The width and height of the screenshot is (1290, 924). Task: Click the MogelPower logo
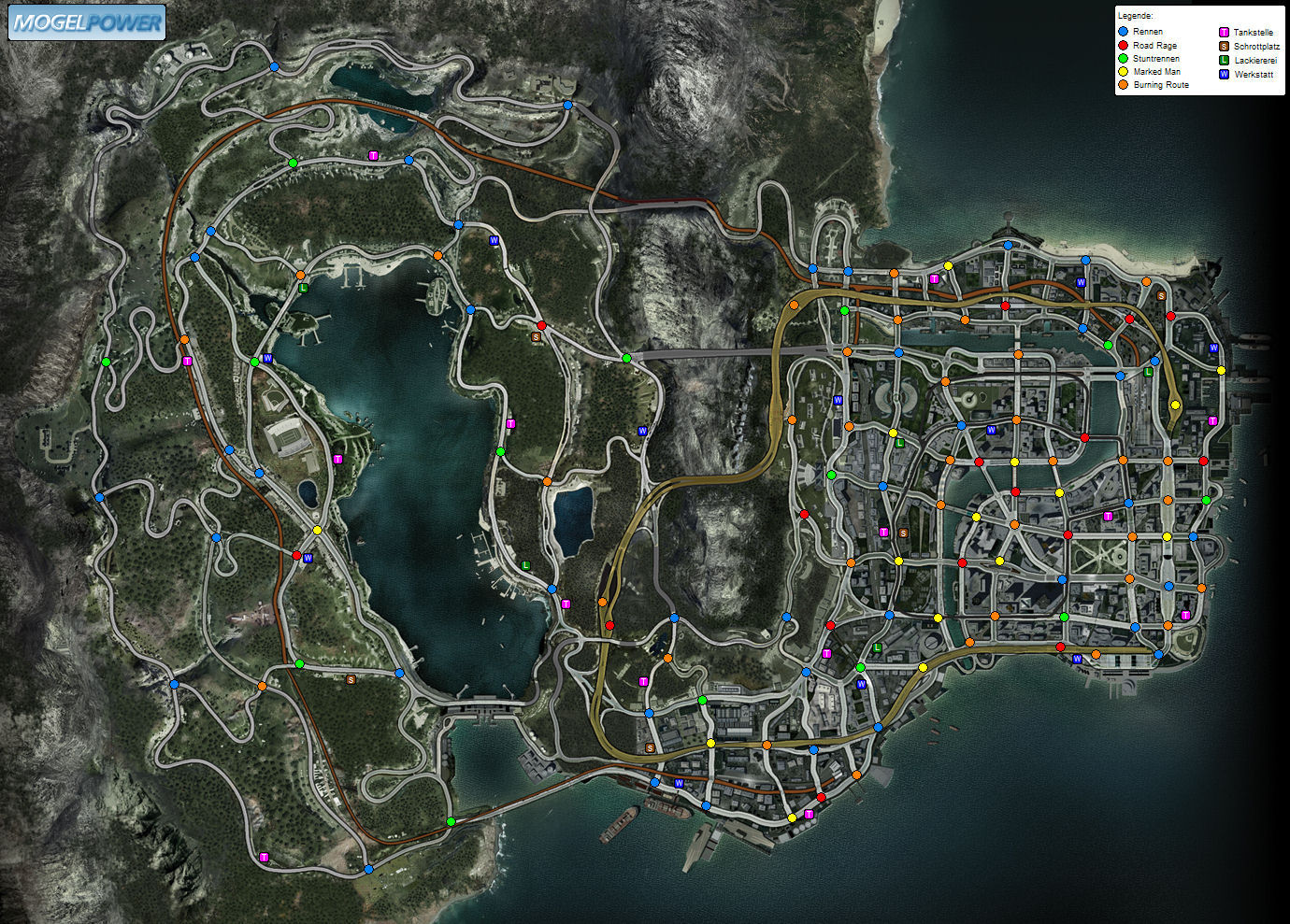coord(87,21)
